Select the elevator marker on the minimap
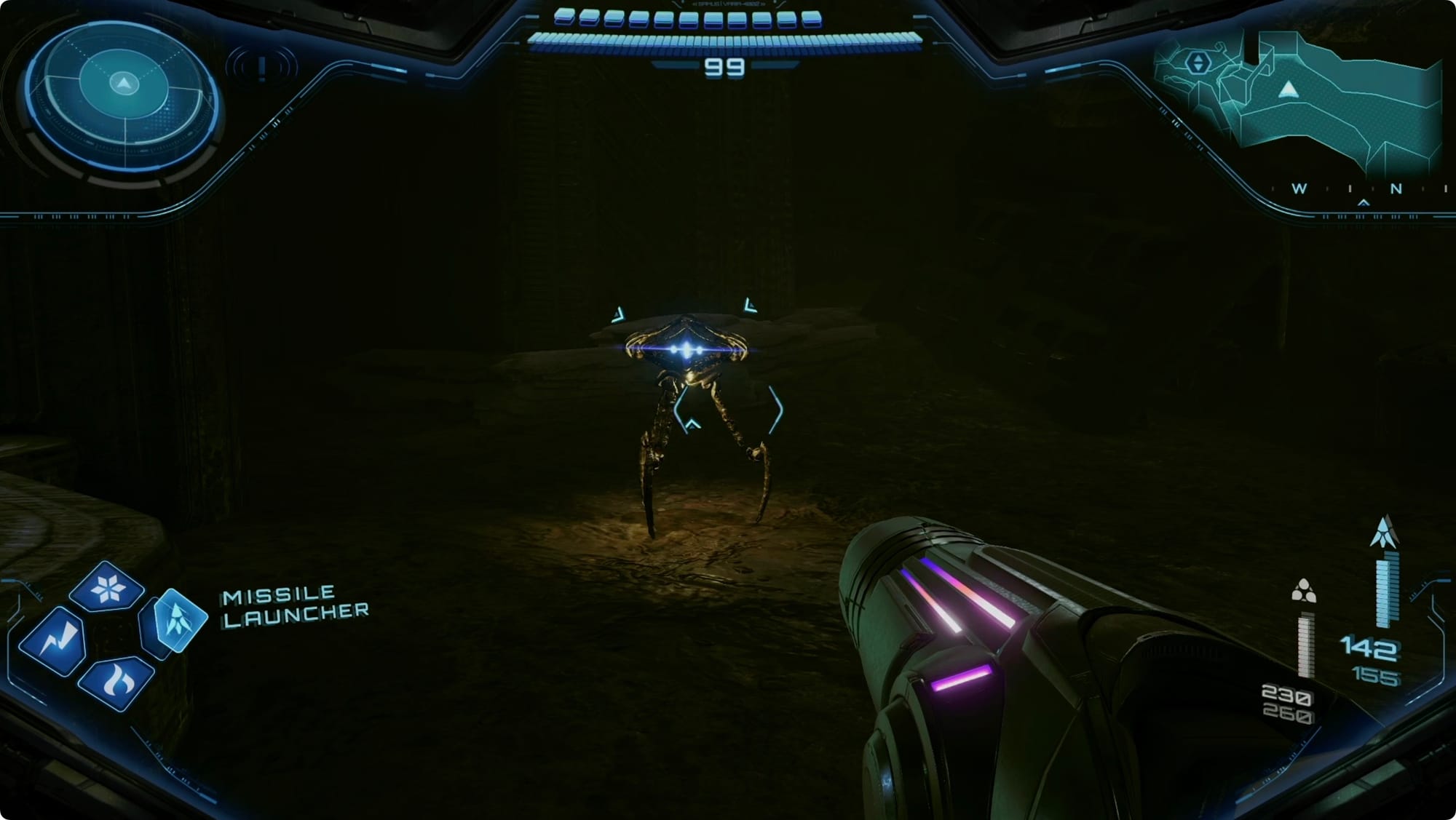The image size is (1456, 820). click(x=1198, y=63)
